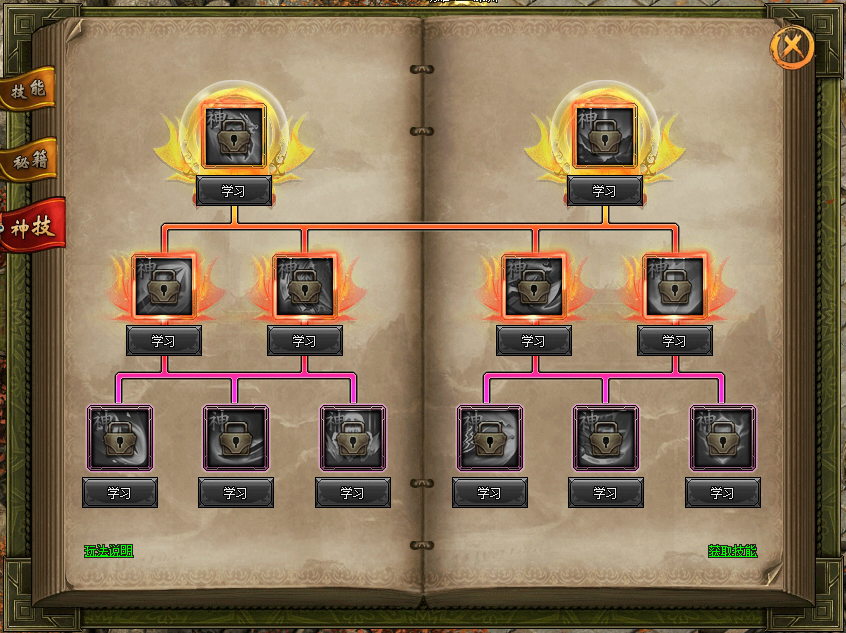Open the 玩法说明 link
Screen dimensions: 846x633
pos(108,551)
